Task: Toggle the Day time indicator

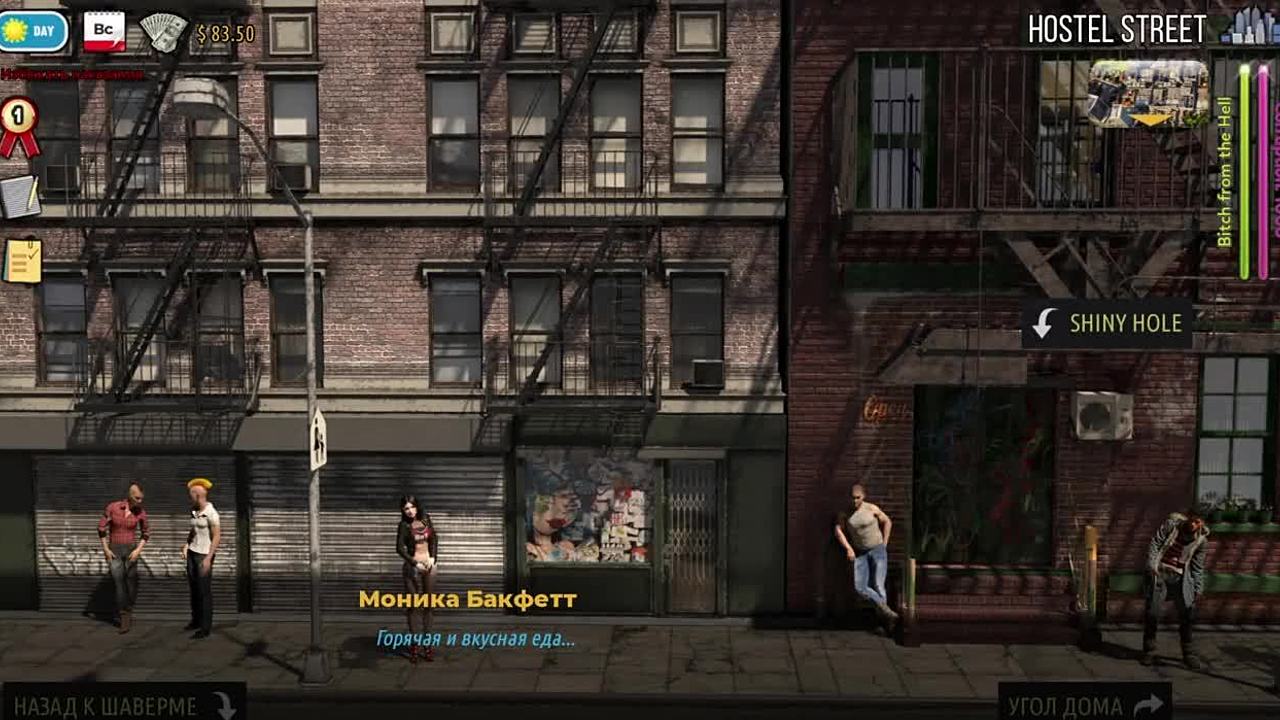Action: click(34, 31)
